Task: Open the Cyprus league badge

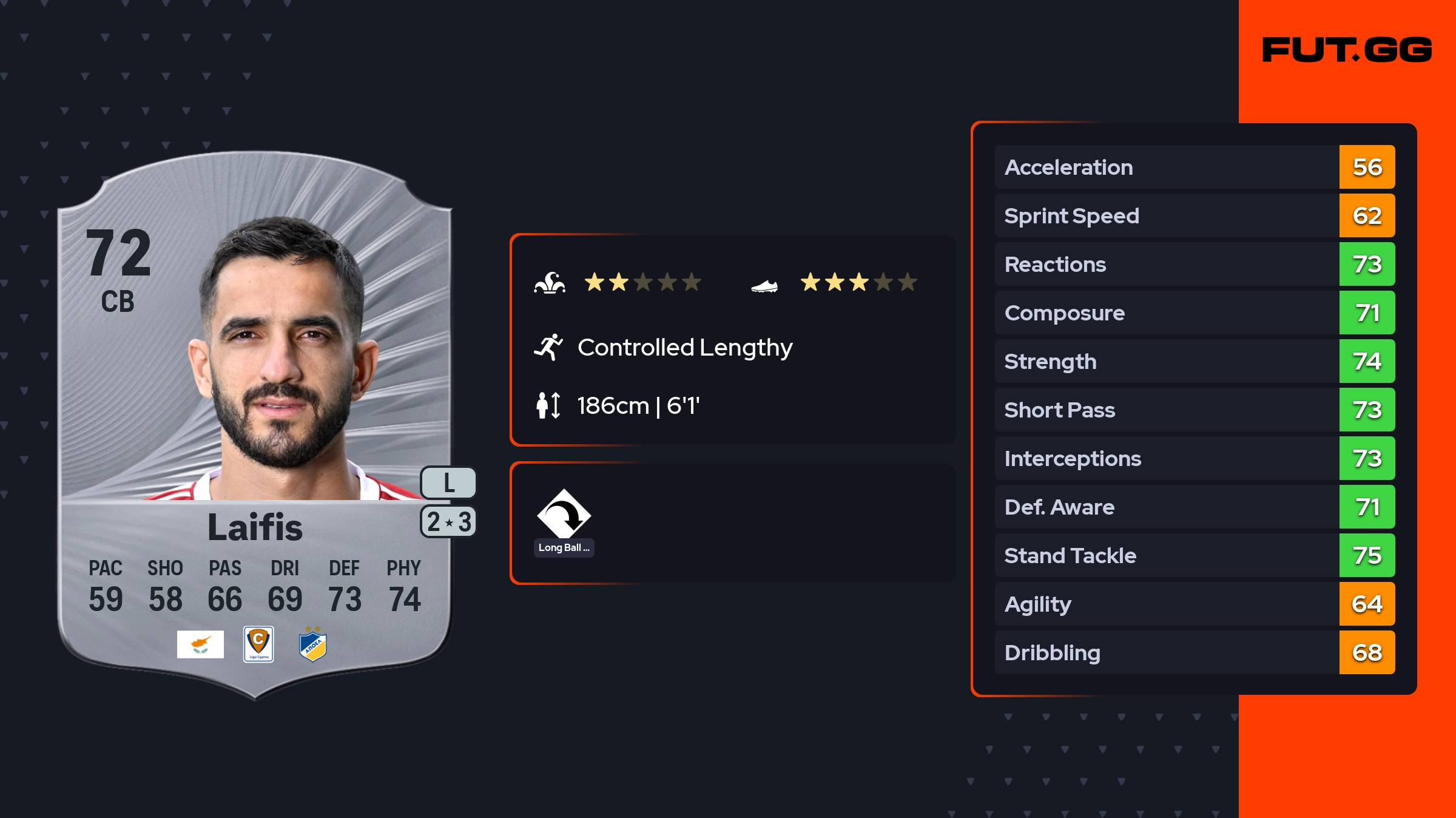Action: (x=258, y=644)
